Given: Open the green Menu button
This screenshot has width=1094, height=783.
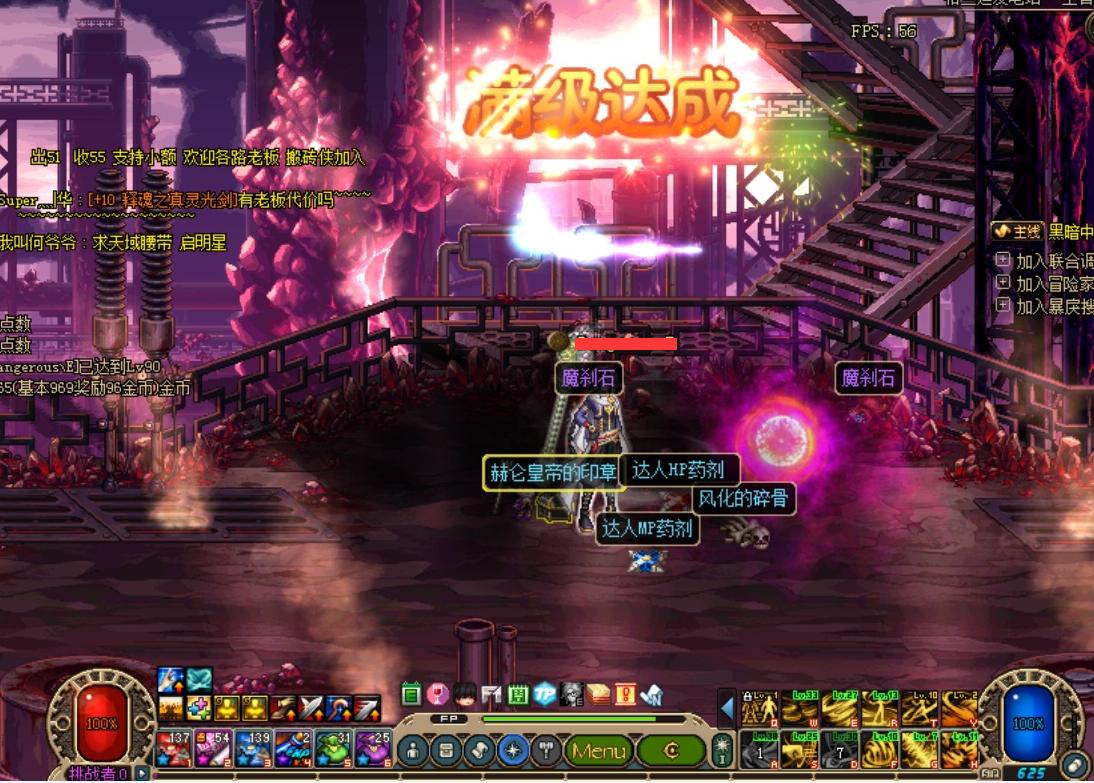Looking at the screenshot, I should point(598,750).
